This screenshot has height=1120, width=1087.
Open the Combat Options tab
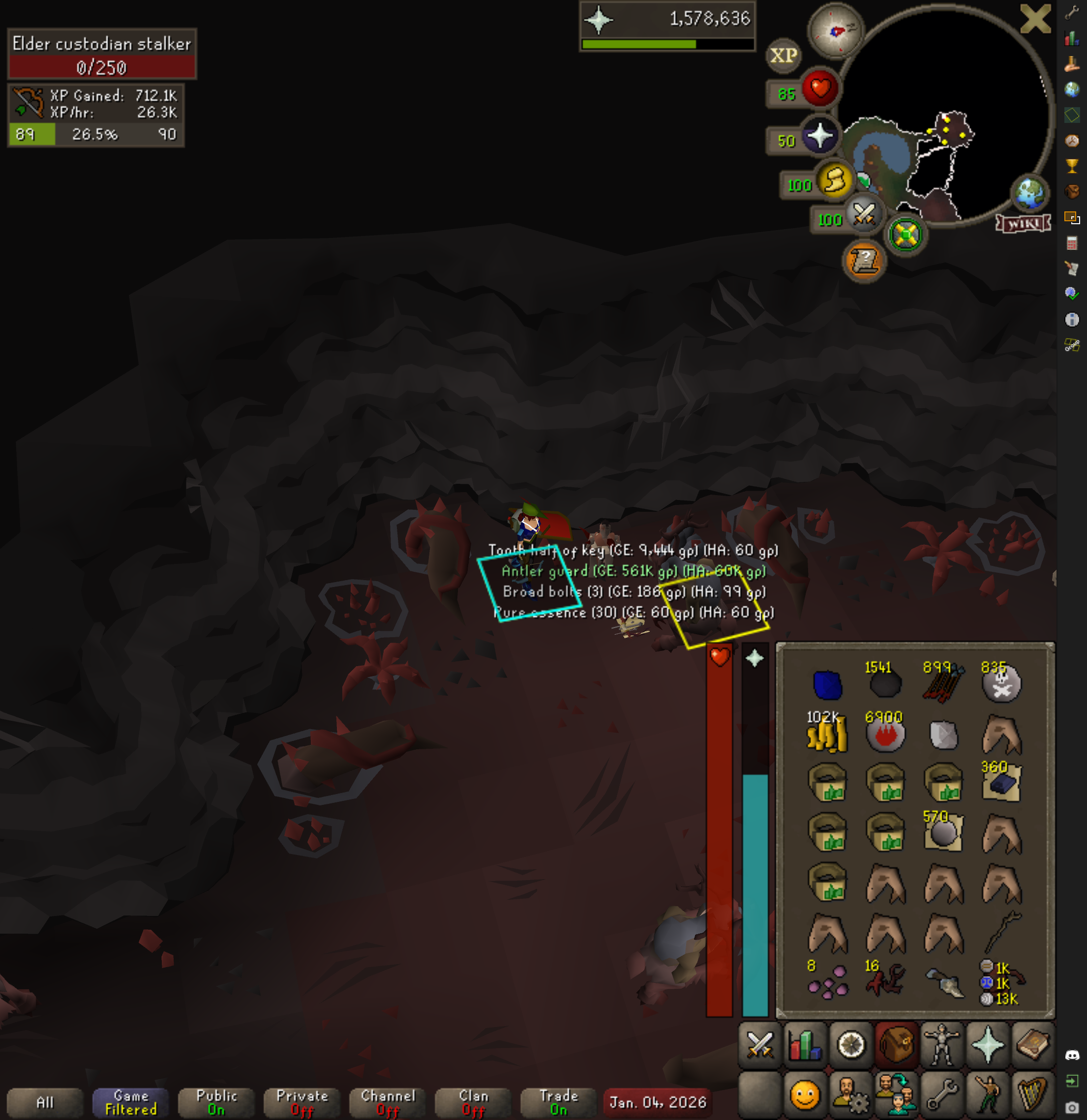click(x=760, y=1046)
